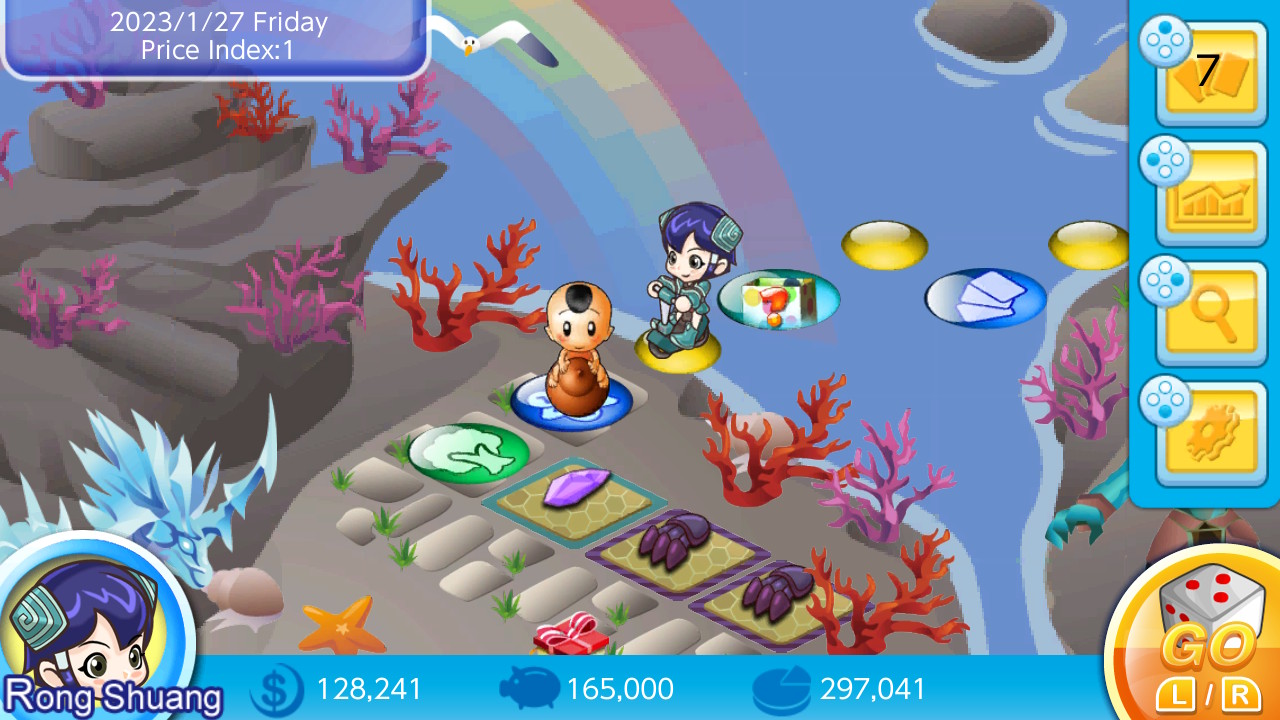This screenshot has height=720, width=1280.
Task: Click the blue cards tile on the path
Action: click(x=985, y=295)
